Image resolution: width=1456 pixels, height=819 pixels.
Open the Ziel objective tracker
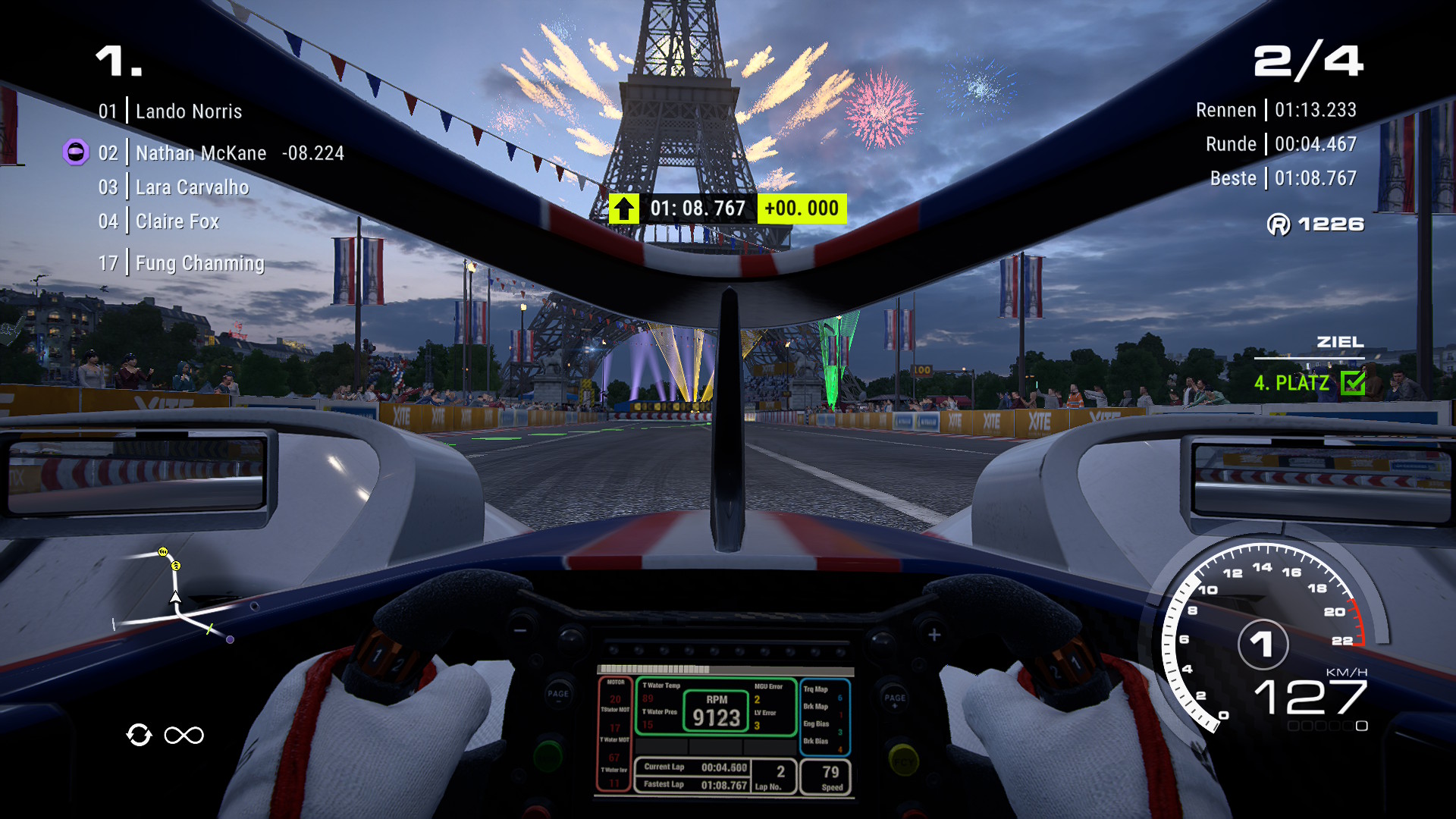(x=1339, y=343)
